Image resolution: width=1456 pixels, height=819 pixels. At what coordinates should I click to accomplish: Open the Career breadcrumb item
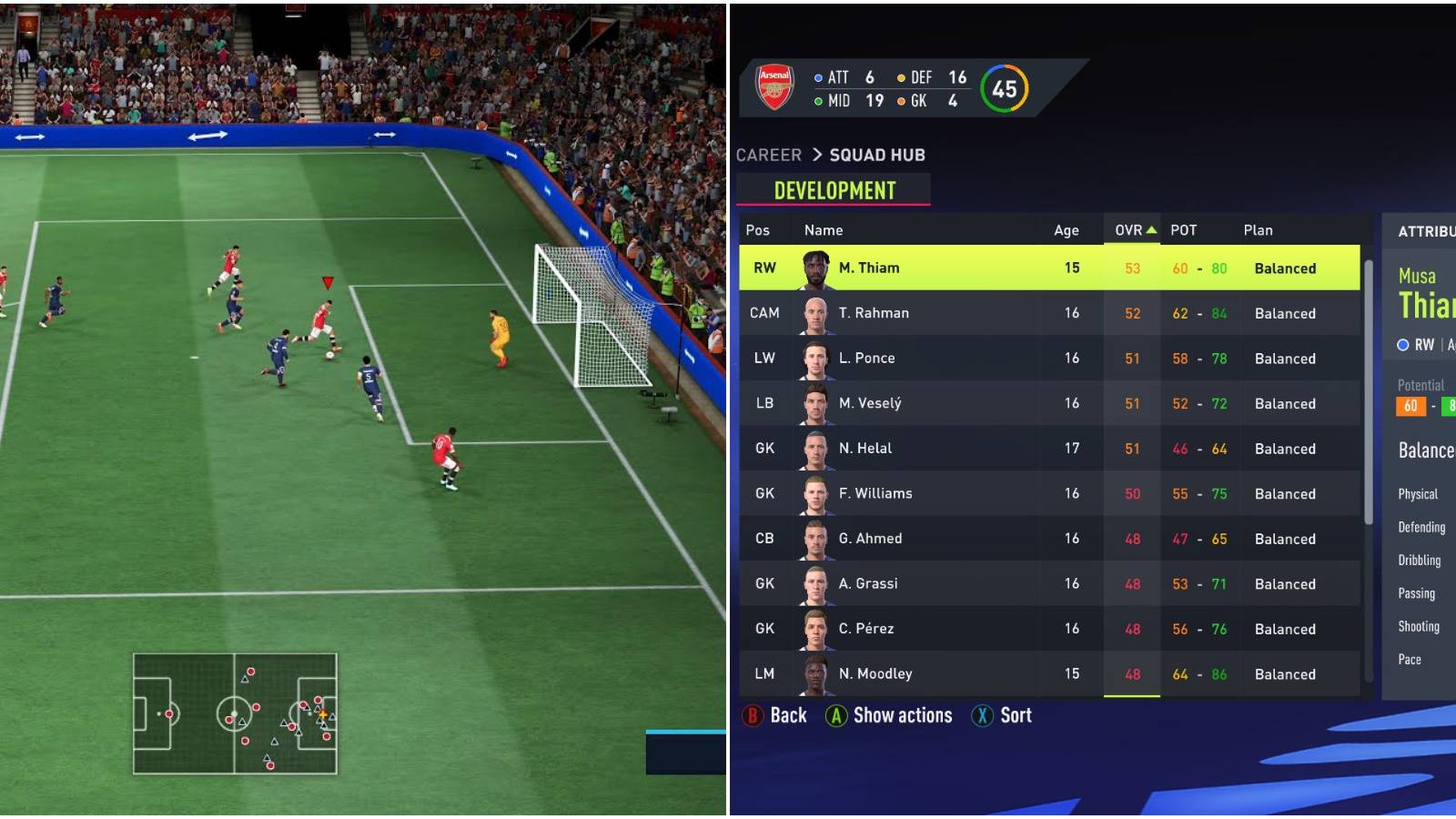(769, 155)
